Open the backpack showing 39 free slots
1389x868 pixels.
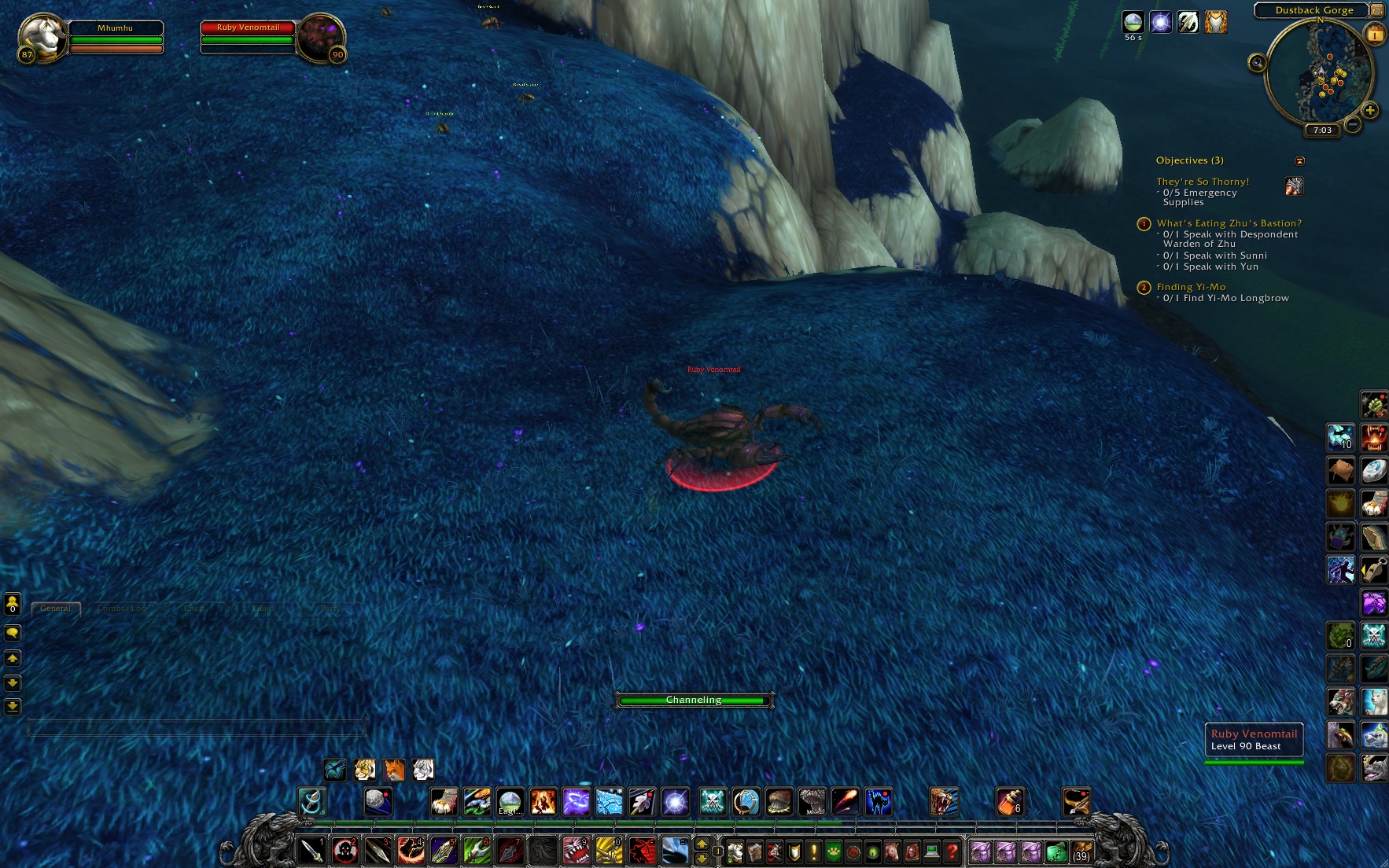[1081, 851]
